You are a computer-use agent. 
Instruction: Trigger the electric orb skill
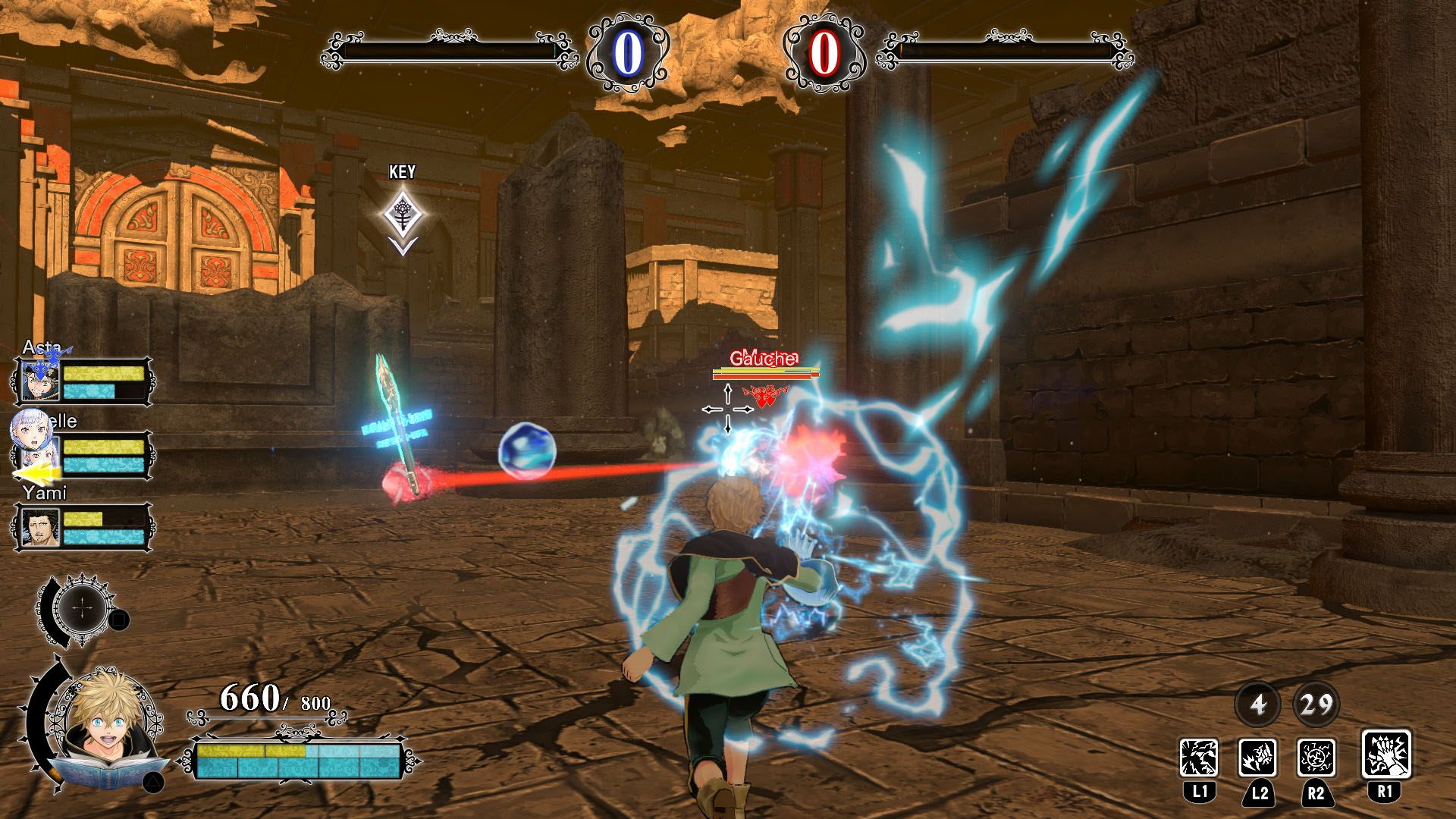tap(1316, 757)
